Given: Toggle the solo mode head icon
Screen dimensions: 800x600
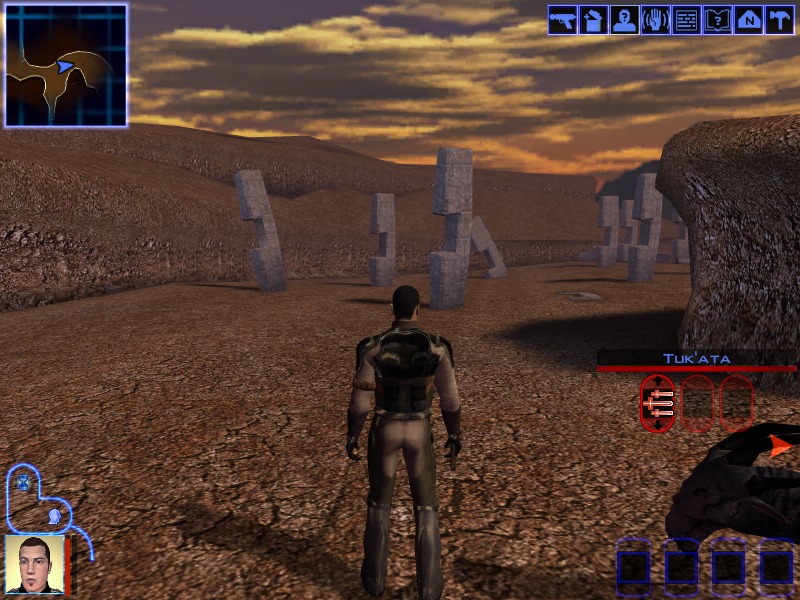Looking at the screenshot, I should pyautogui.click(x=52, y=516).
